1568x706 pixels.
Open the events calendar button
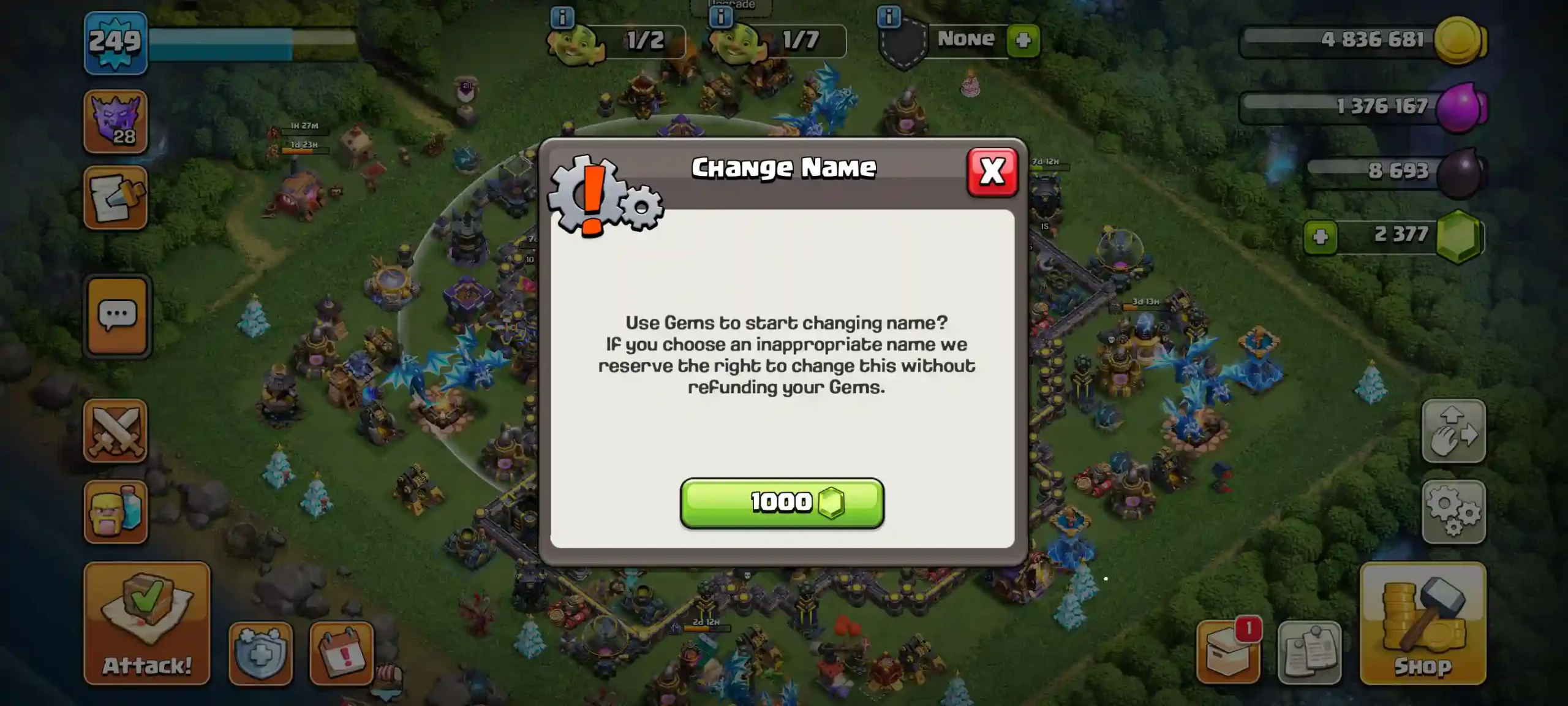[342, 653]
